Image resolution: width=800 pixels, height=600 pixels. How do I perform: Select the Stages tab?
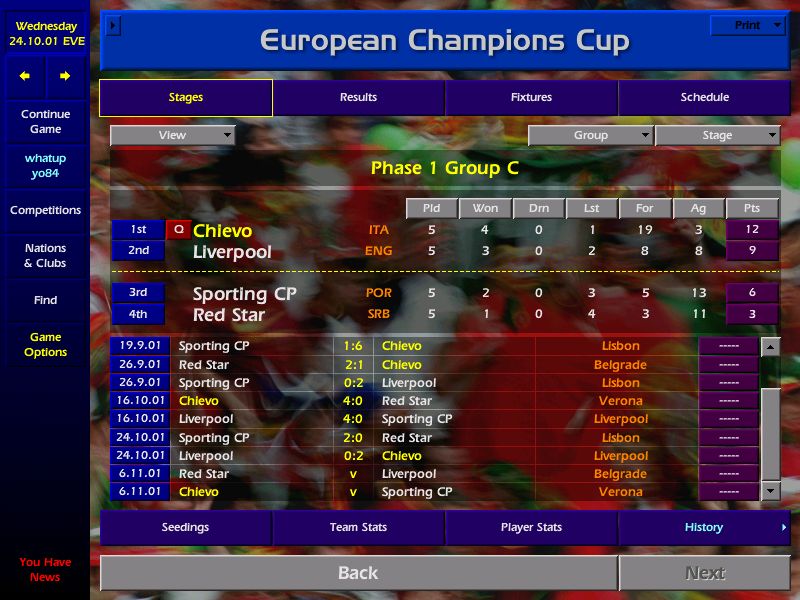[186, 97]
